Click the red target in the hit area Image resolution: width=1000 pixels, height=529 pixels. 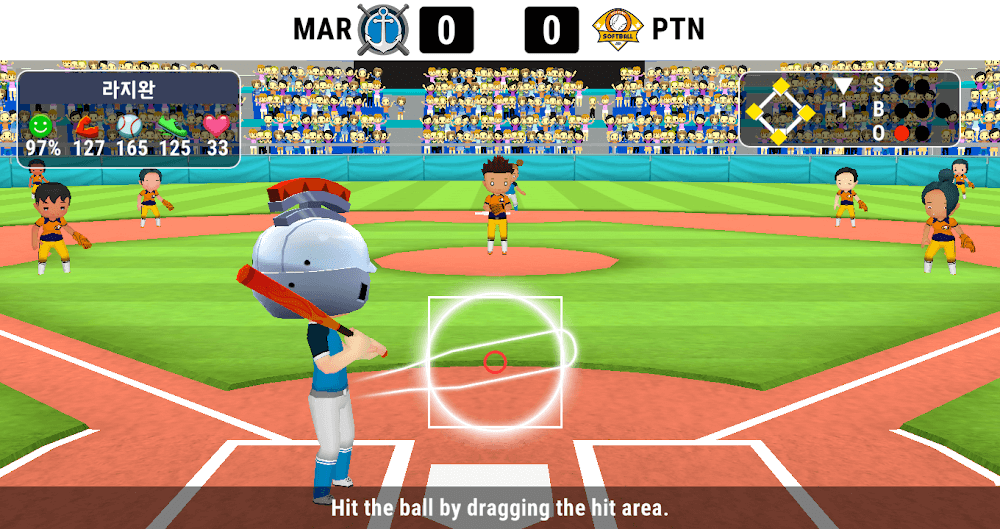495,362
